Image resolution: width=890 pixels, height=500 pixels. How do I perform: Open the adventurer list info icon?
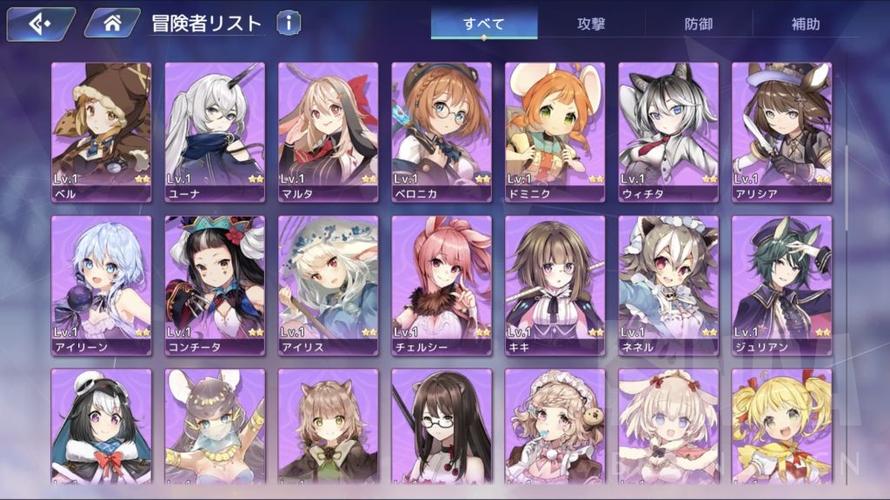click(288, 23)
